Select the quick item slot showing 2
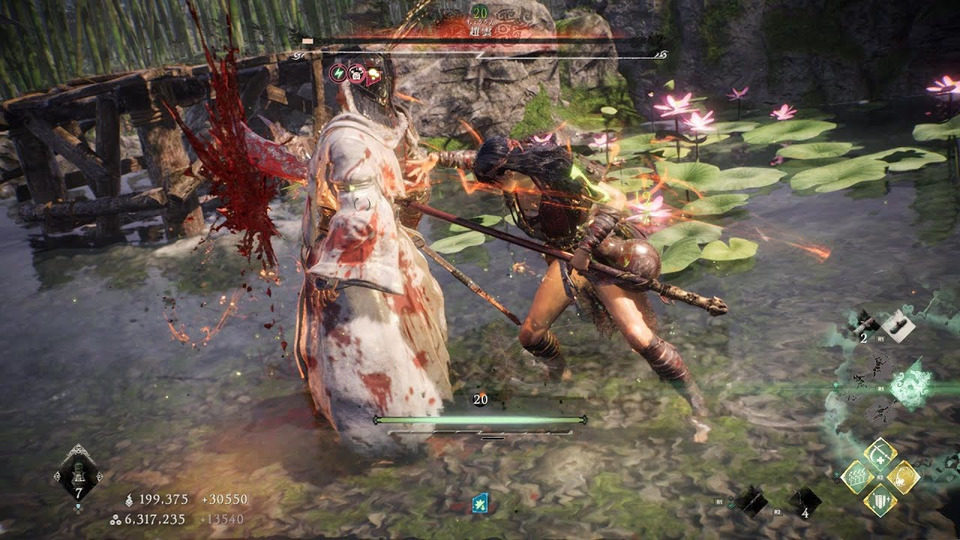This screenshot has width=960, height=540. click(864, 323)
